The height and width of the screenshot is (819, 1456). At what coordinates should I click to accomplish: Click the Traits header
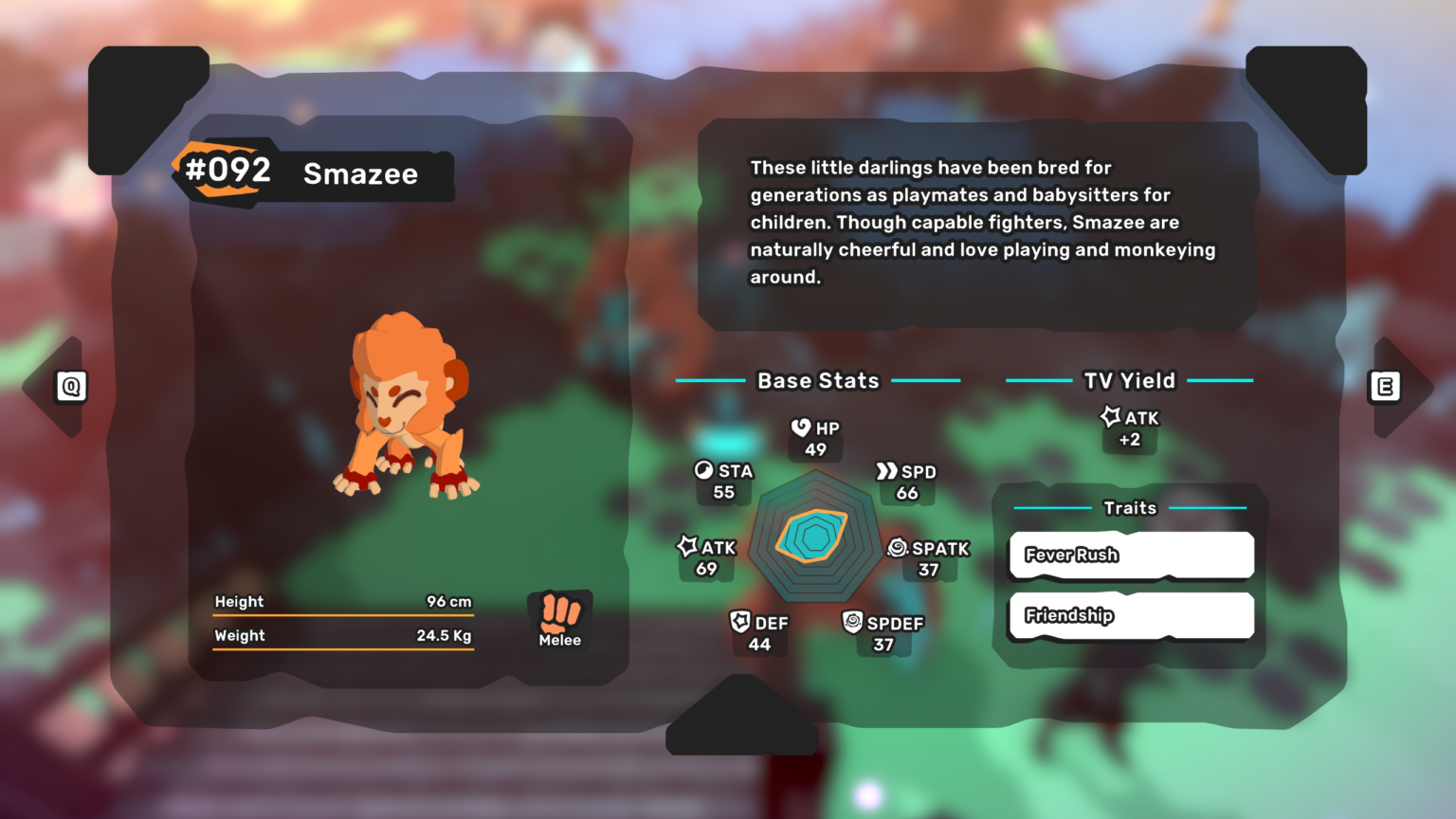tap(1131, 508)
